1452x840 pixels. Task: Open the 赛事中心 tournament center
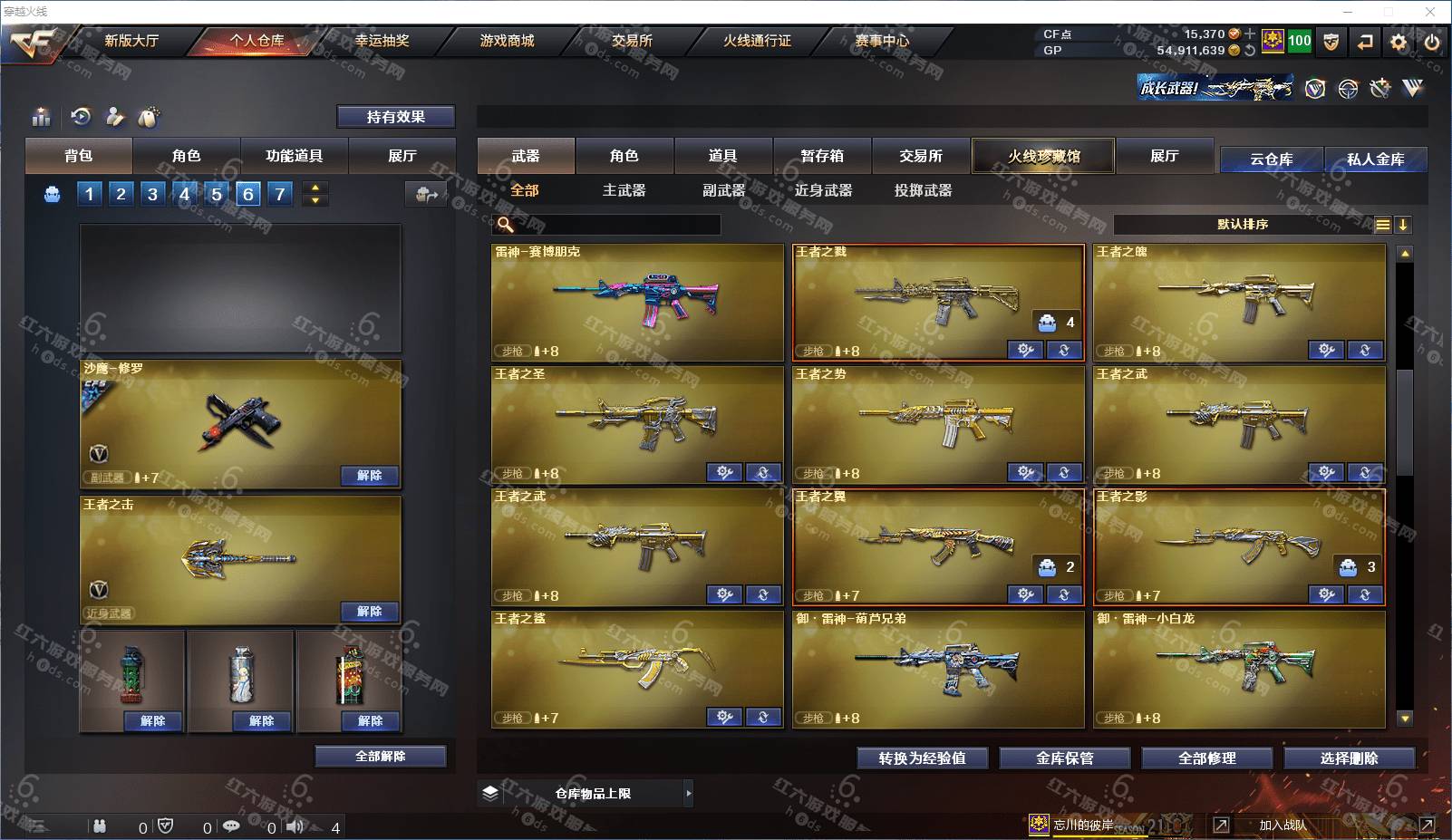tap(882, 41)
